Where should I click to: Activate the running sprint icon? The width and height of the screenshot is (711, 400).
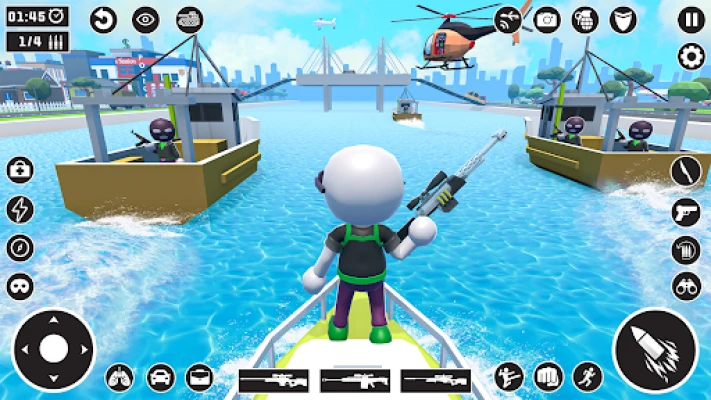tap(588, 378)
